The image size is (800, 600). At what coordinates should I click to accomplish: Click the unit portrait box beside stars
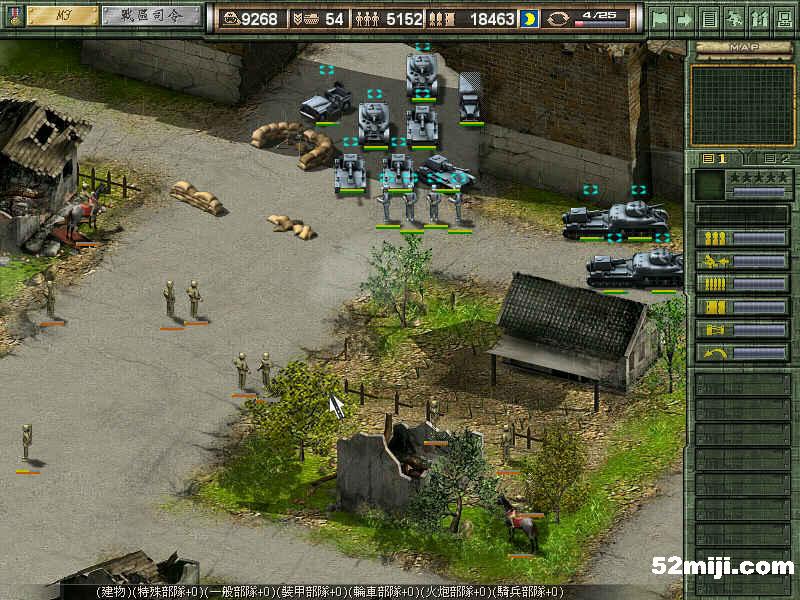tap(709, 184)
